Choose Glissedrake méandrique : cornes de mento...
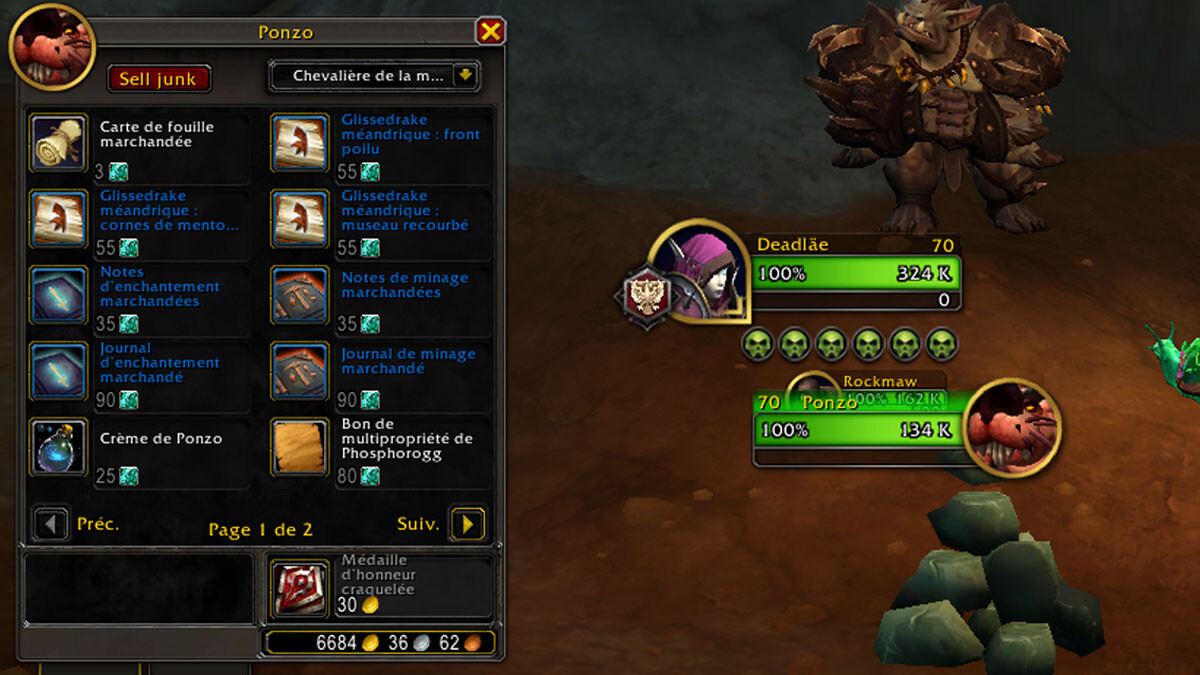The height and width of the screenshot is (675, 1200). [x=59, y=219]
